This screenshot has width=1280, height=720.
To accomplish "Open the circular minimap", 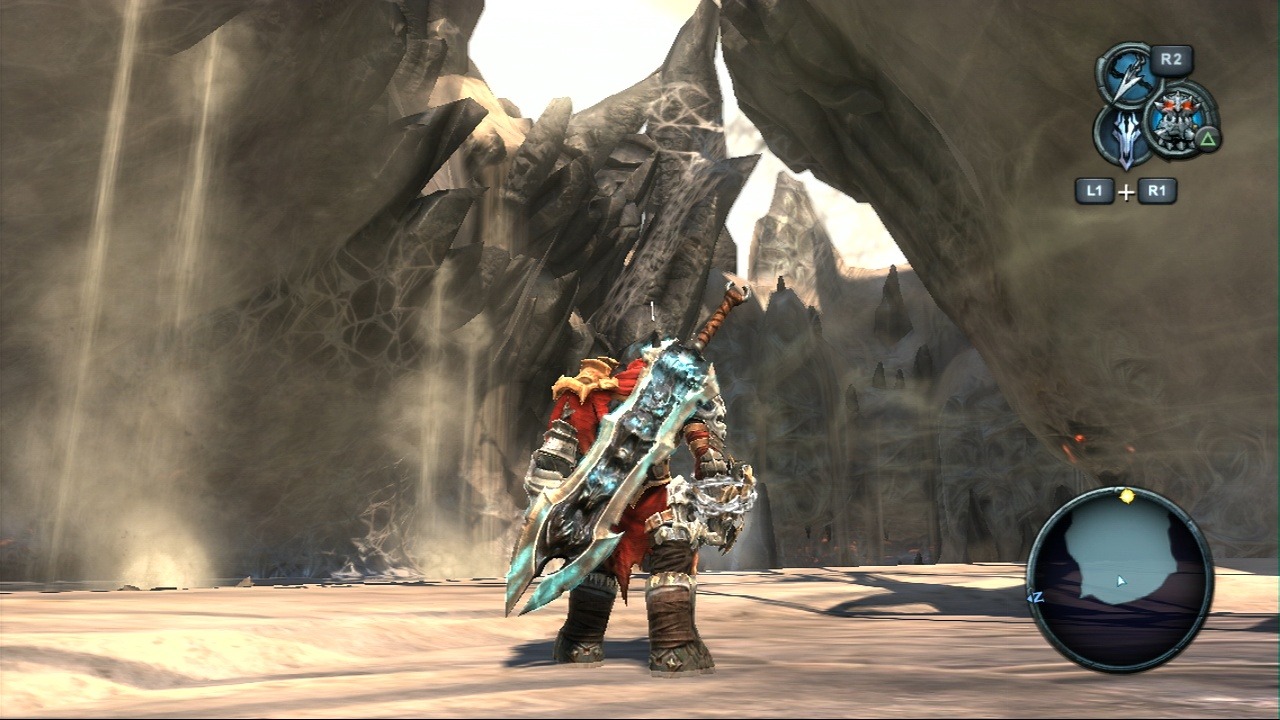I will pyautogui.click(x=1120, y=580).
